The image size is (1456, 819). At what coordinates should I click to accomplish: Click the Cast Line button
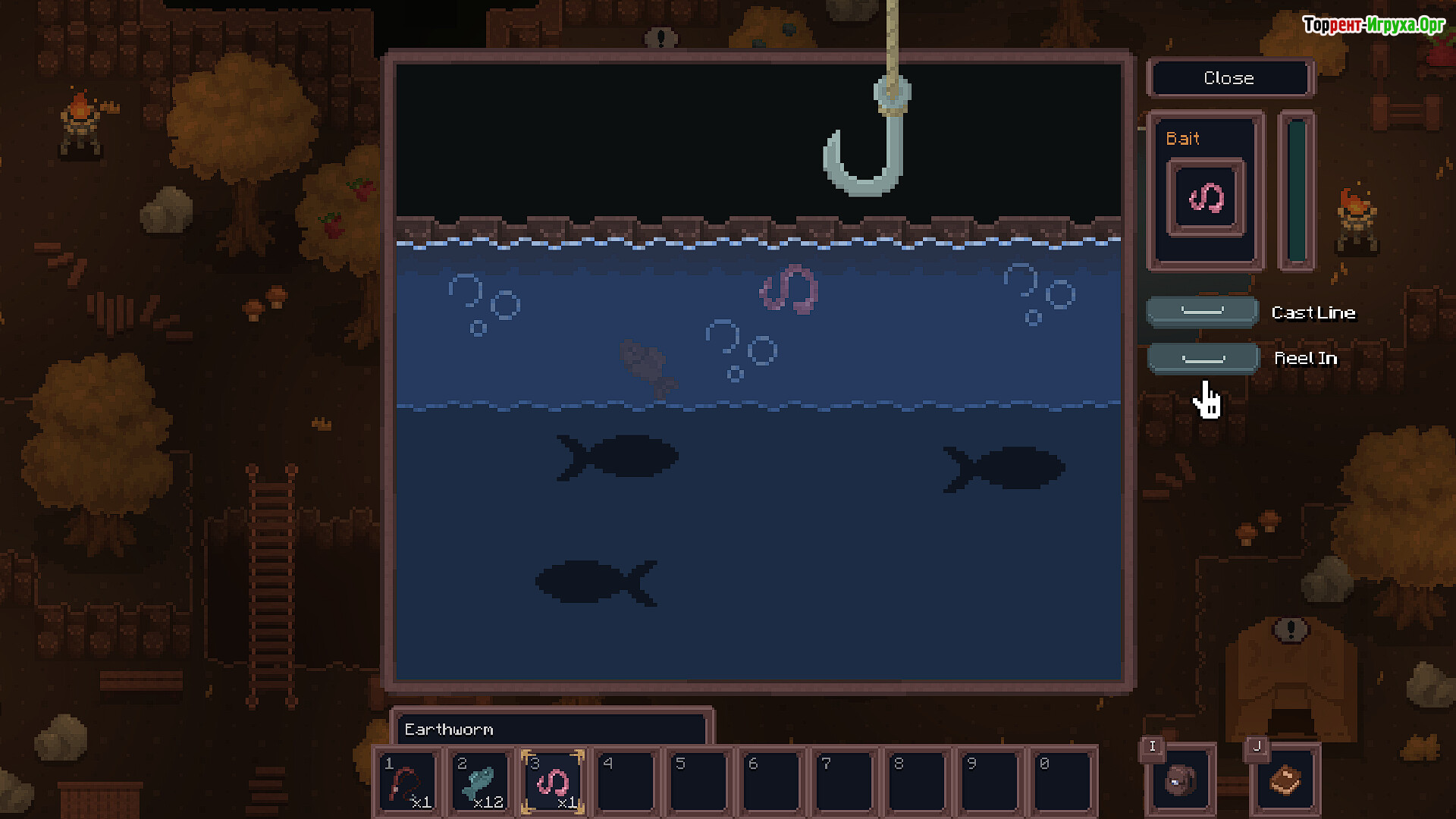pos(1203,312)
